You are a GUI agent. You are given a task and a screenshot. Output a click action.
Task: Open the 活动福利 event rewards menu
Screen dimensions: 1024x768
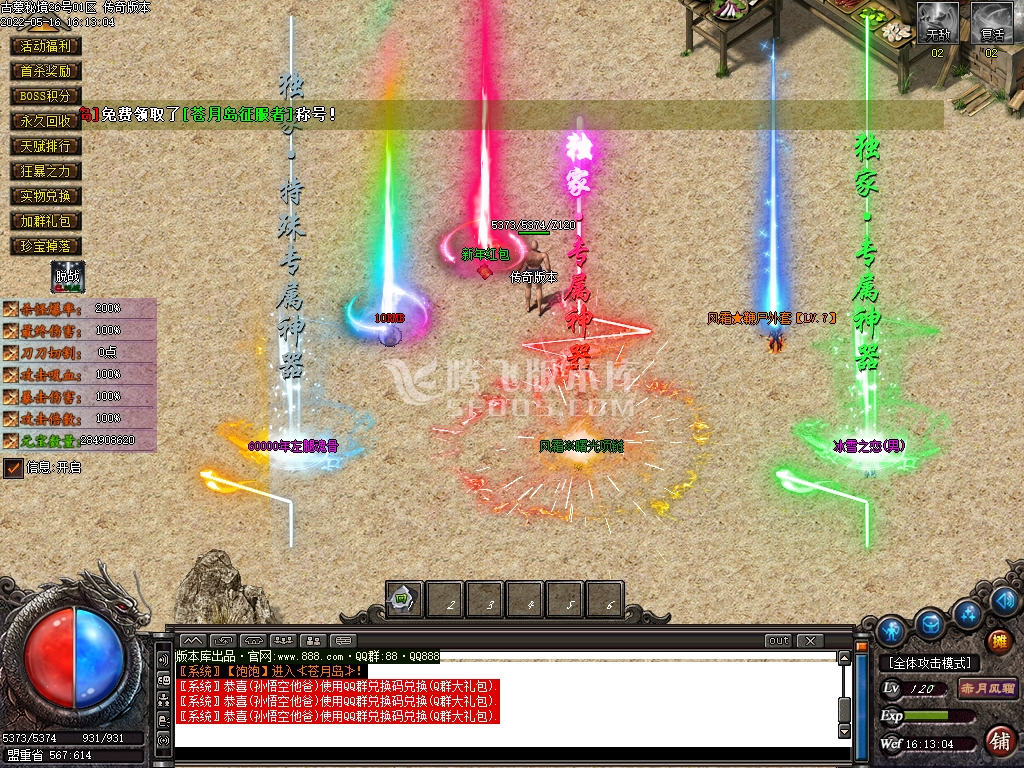pyautogui.click(x=46, y=46)
